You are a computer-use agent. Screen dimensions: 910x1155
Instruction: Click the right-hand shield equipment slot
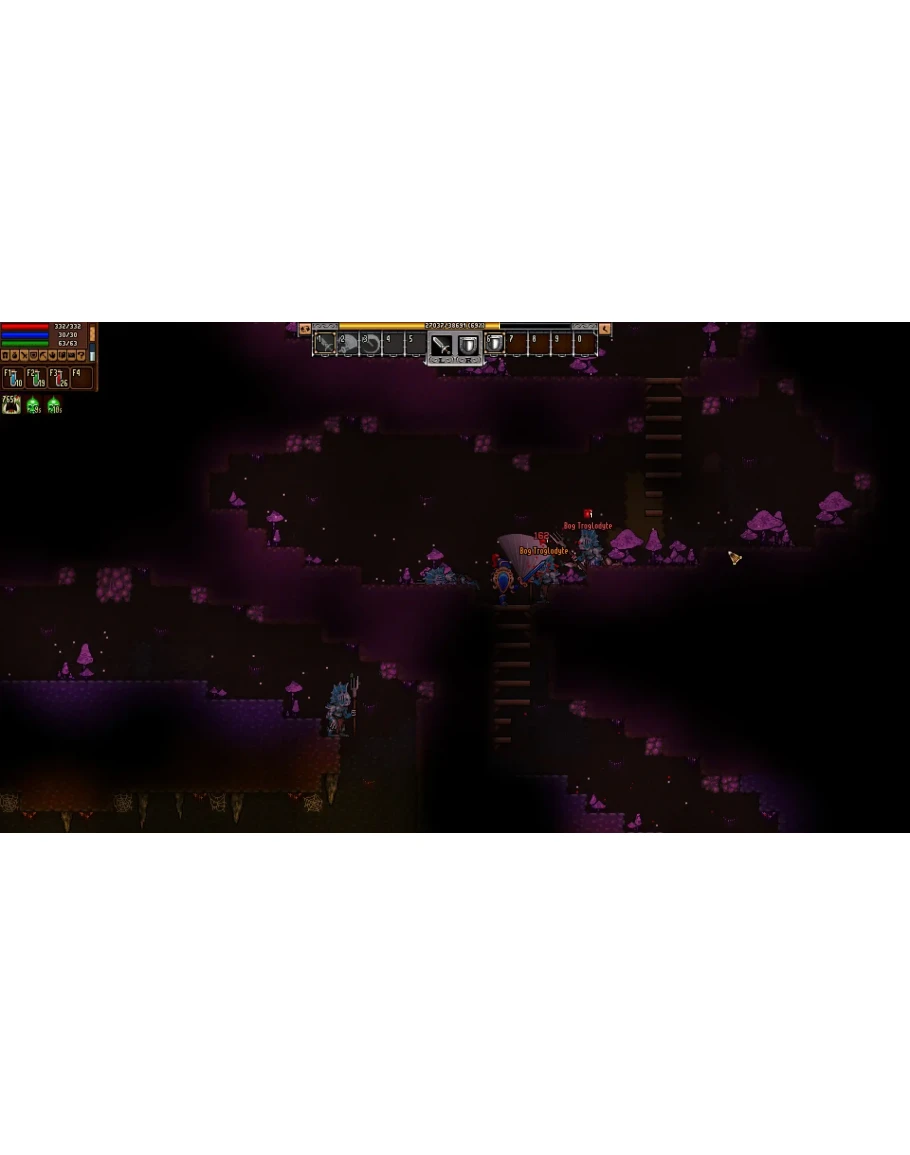click(x=468, y=346)
